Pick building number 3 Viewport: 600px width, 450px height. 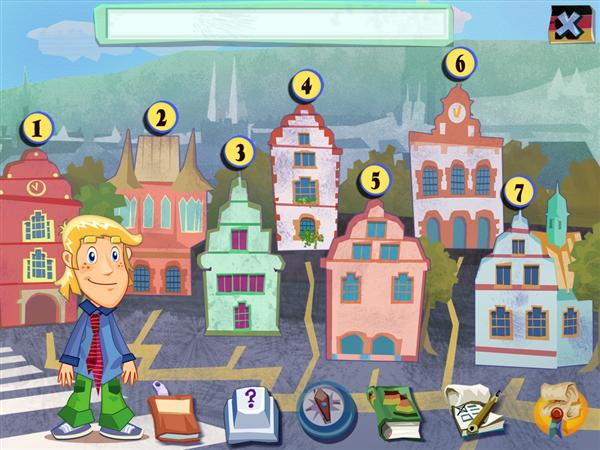(238, 152)
